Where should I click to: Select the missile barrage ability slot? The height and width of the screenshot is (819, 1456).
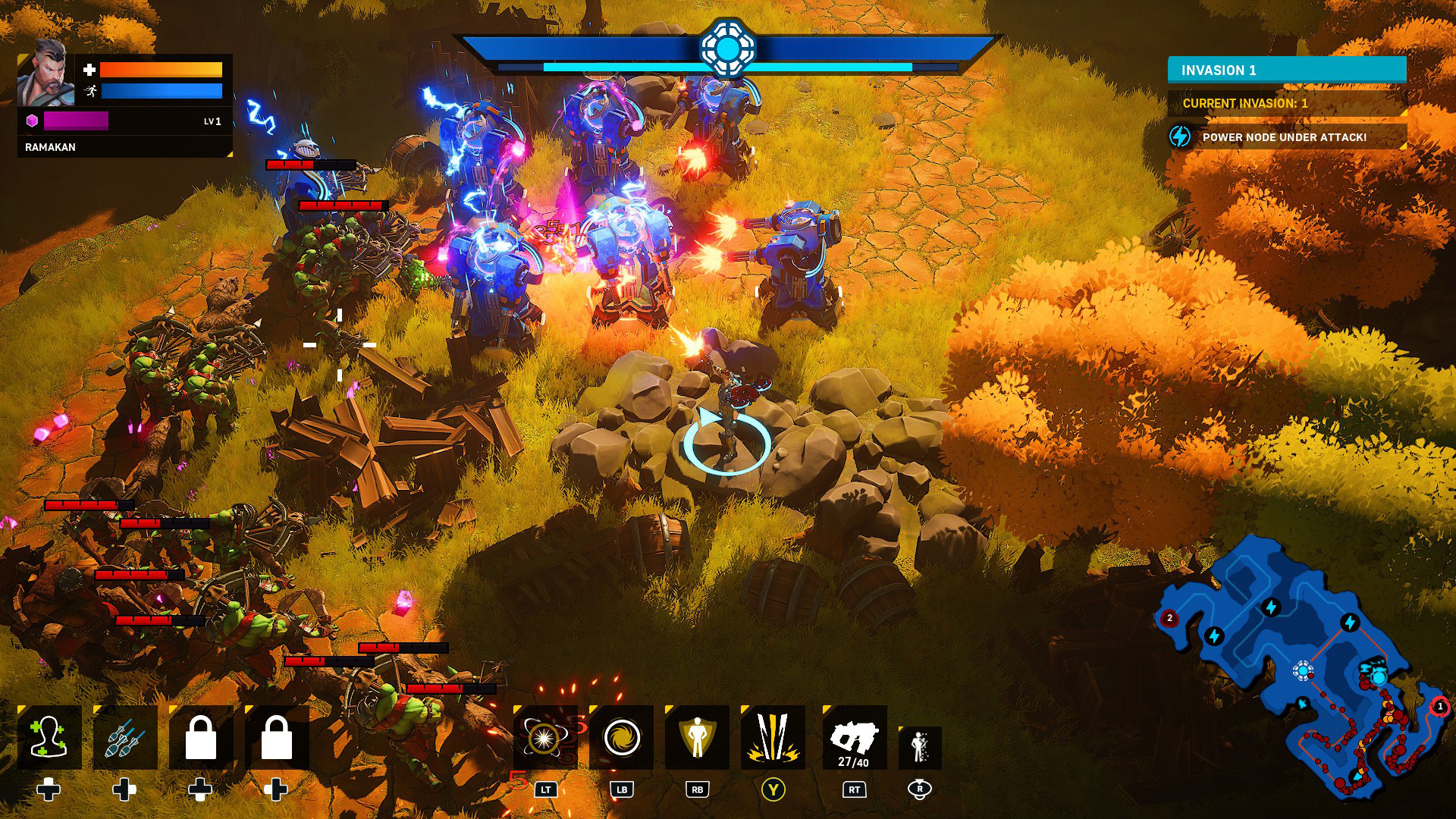coord(125,738)
